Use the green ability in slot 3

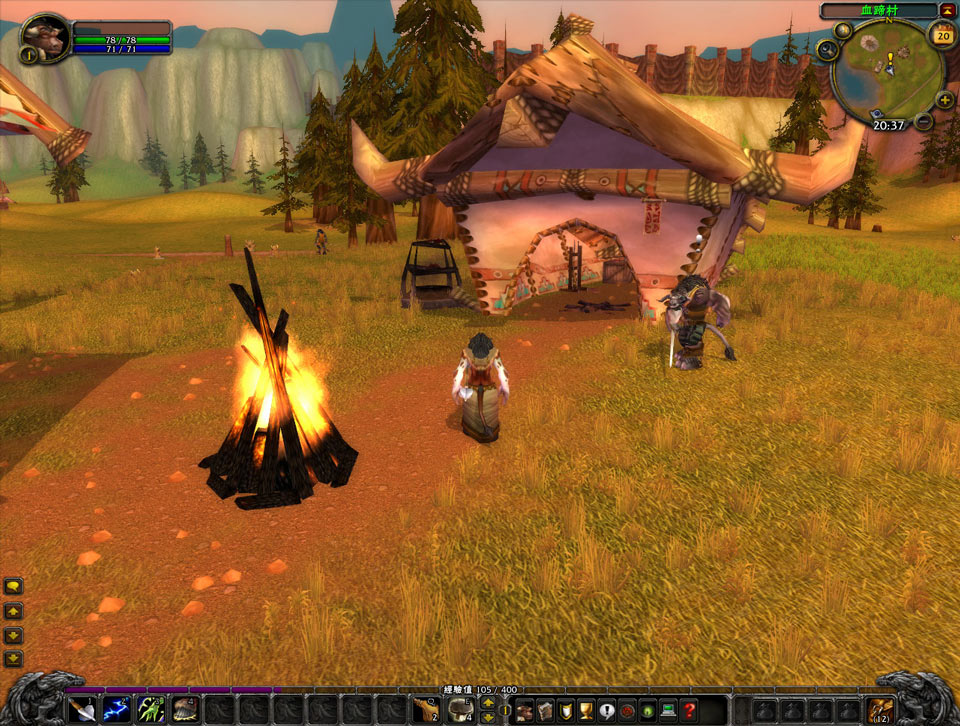151,710
